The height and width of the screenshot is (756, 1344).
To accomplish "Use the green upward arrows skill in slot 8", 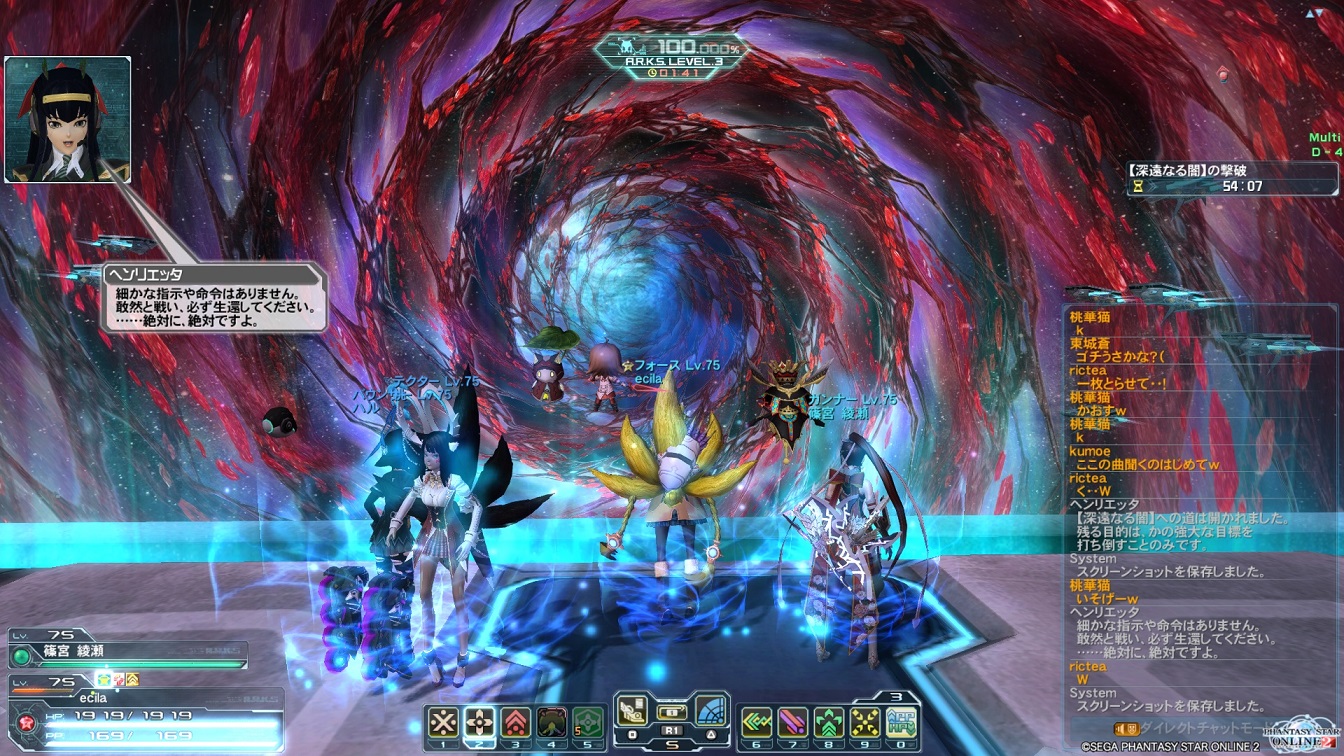I will [829, 722].
